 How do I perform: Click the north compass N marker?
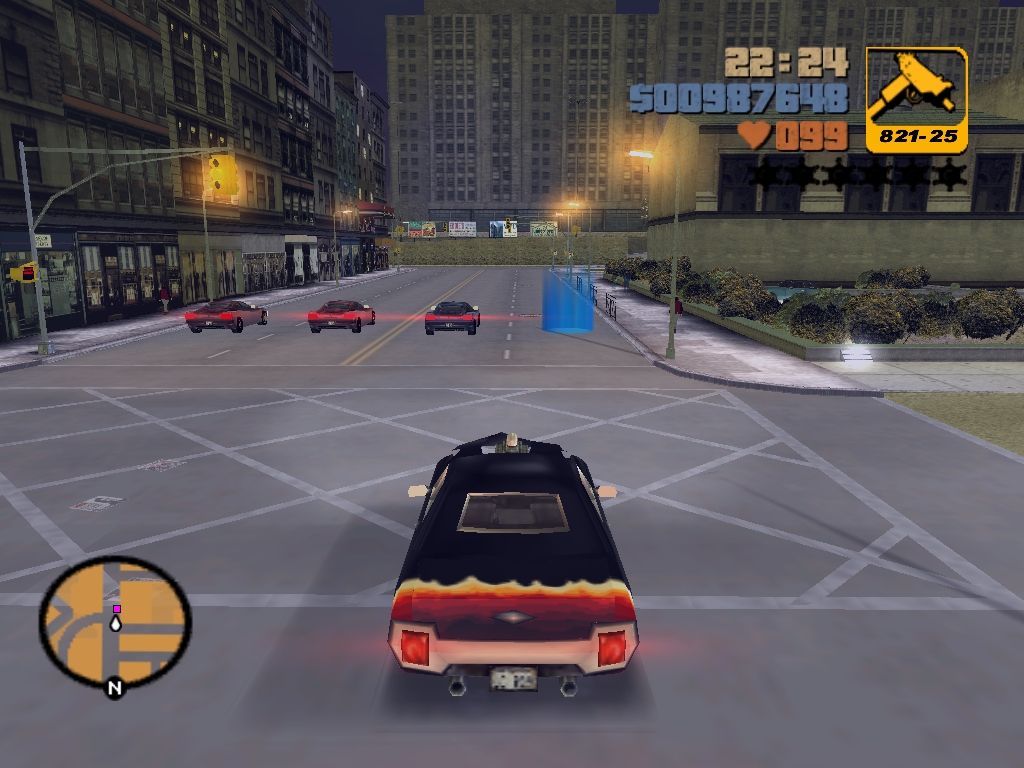pos(115,688)
